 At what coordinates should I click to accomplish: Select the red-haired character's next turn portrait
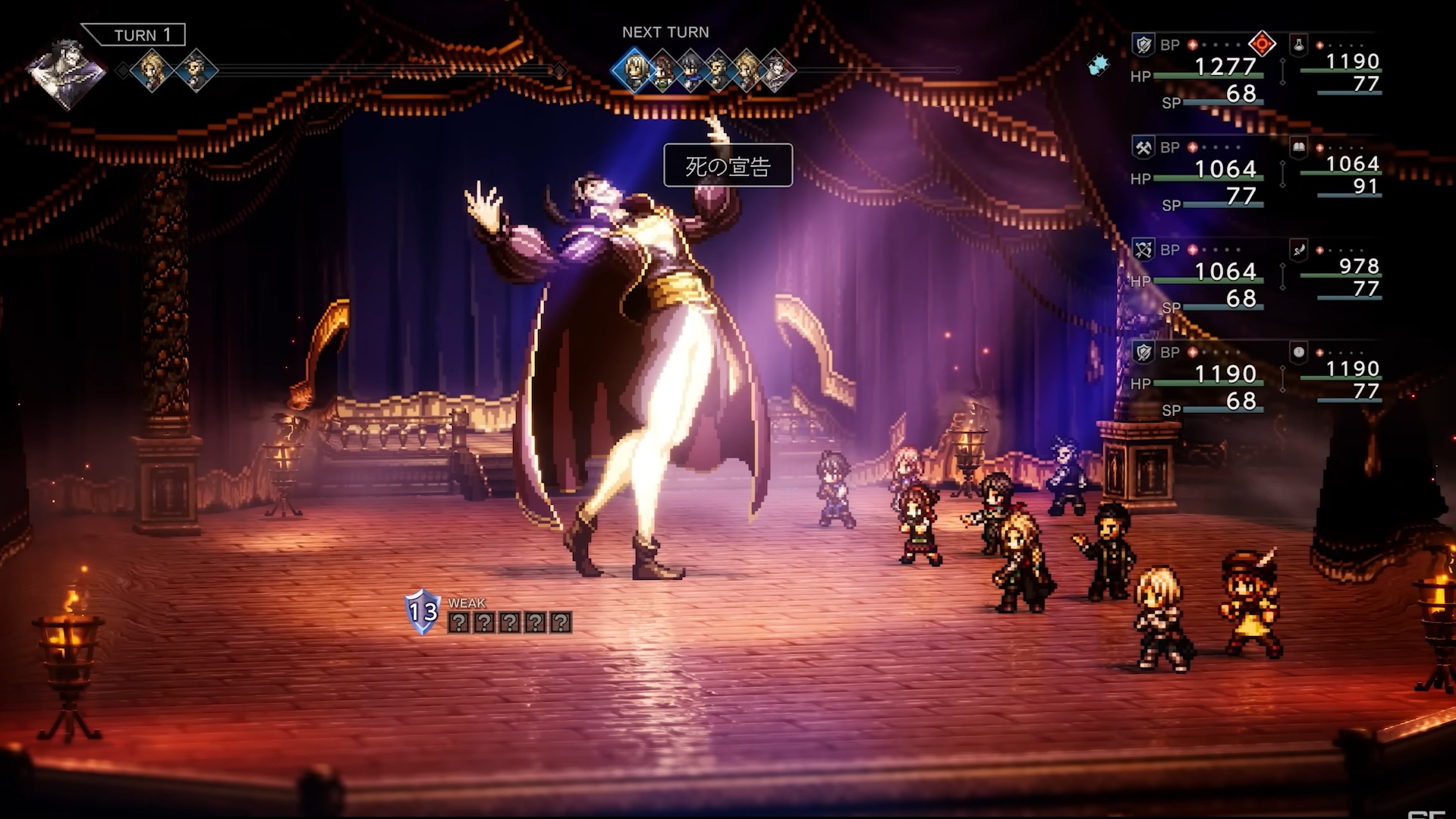pyautogui.click(x=662, y=71)
